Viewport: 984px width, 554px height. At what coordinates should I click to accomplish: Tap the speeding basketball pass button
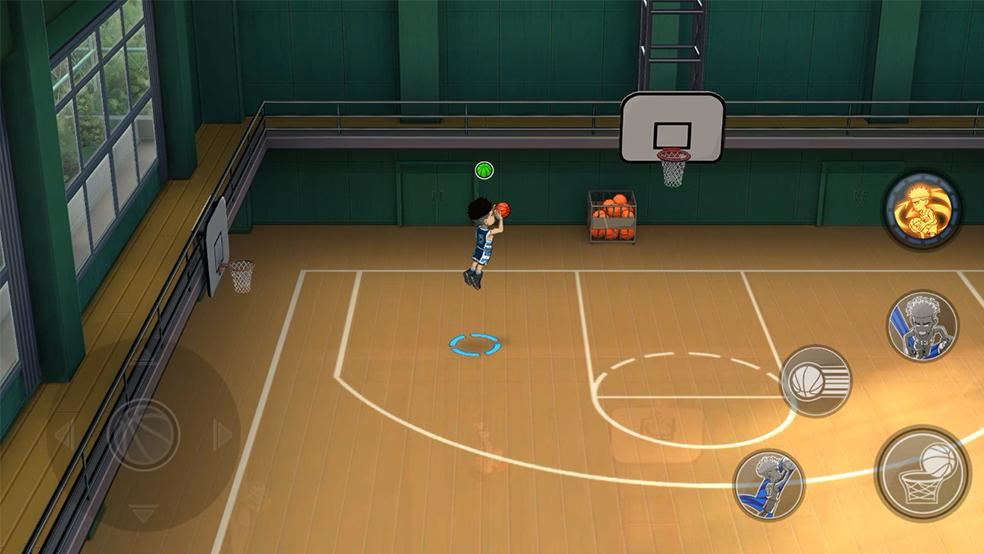point(815,381)
